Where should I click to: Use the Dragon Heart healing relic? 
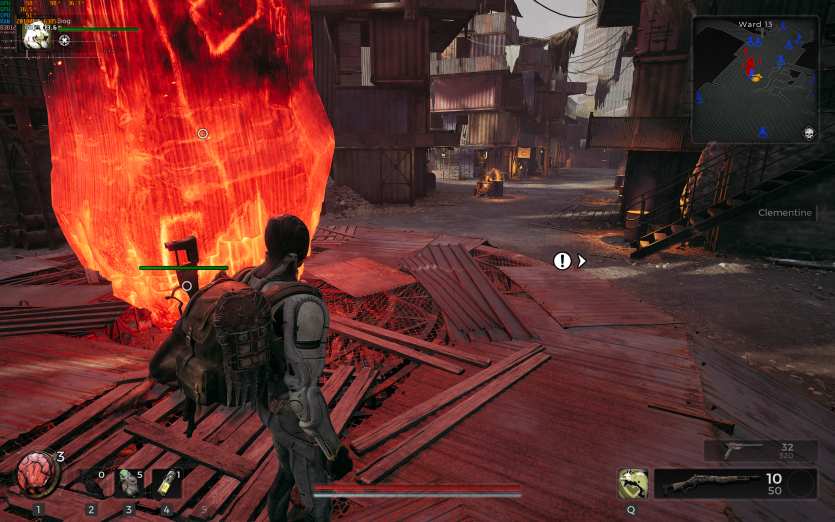pyautogui.click(x=38, y=472)
